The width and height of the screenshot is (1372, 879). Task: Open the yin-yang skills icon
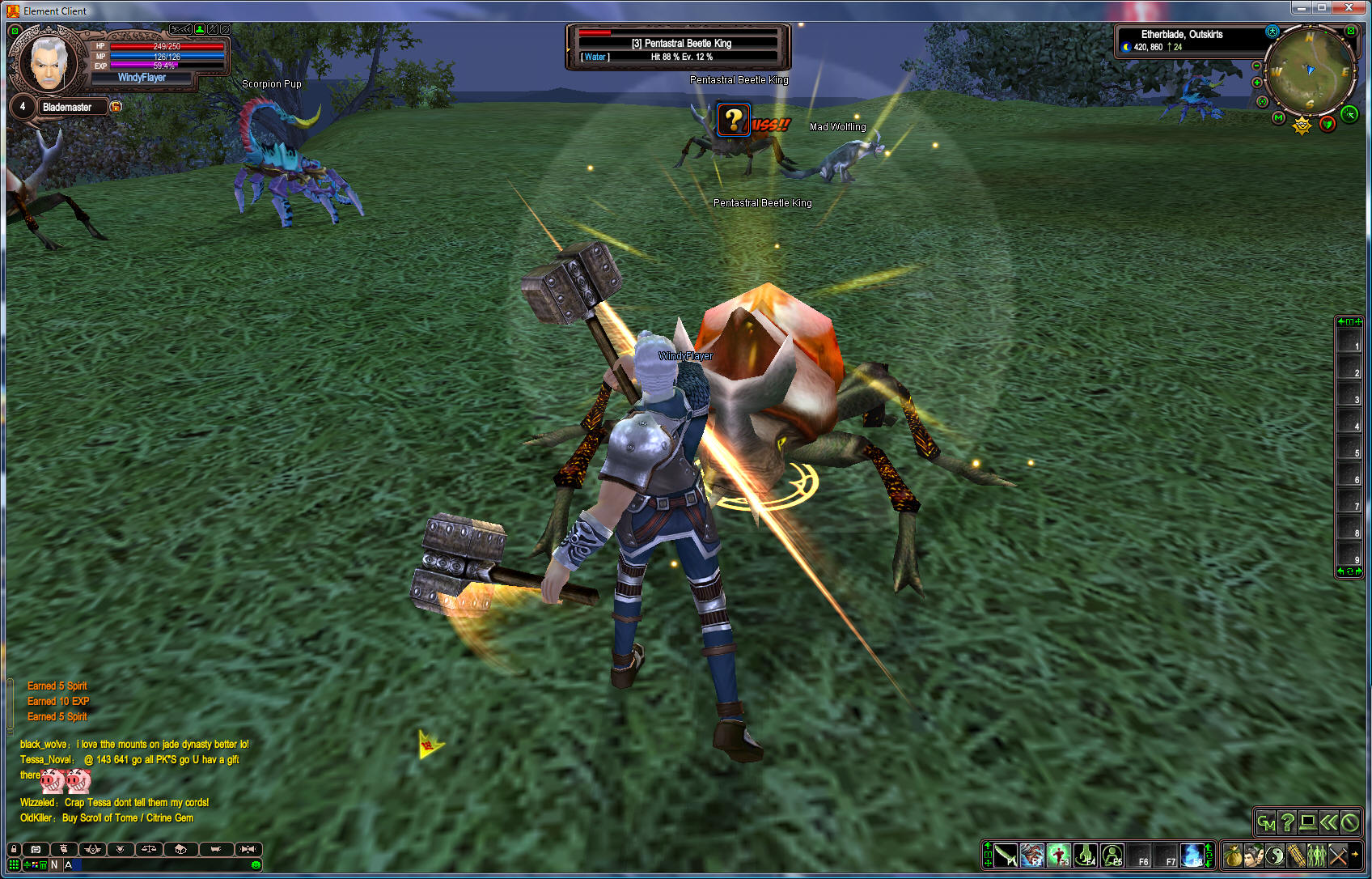pos(1275,856)
